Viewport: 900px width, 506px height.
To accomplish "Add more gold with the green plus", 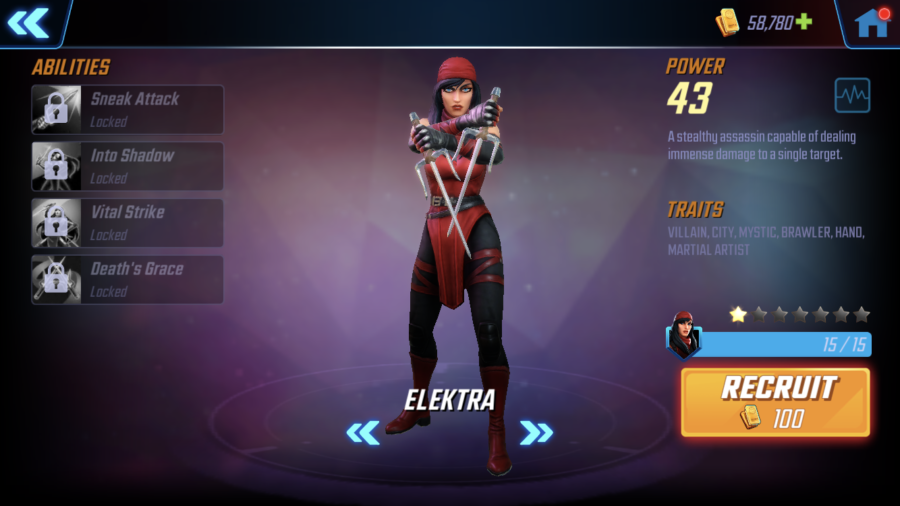I will [803, 22].
